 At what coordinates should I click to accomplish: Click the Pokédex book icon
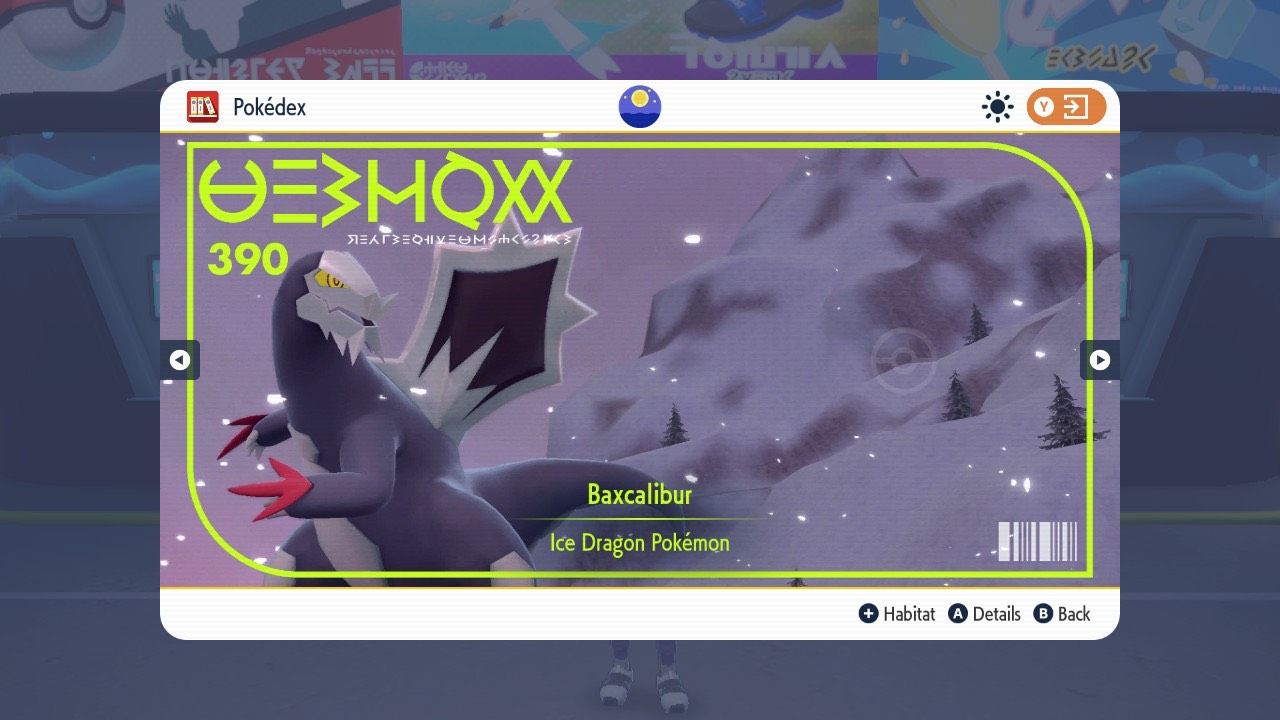pos(204,107)
